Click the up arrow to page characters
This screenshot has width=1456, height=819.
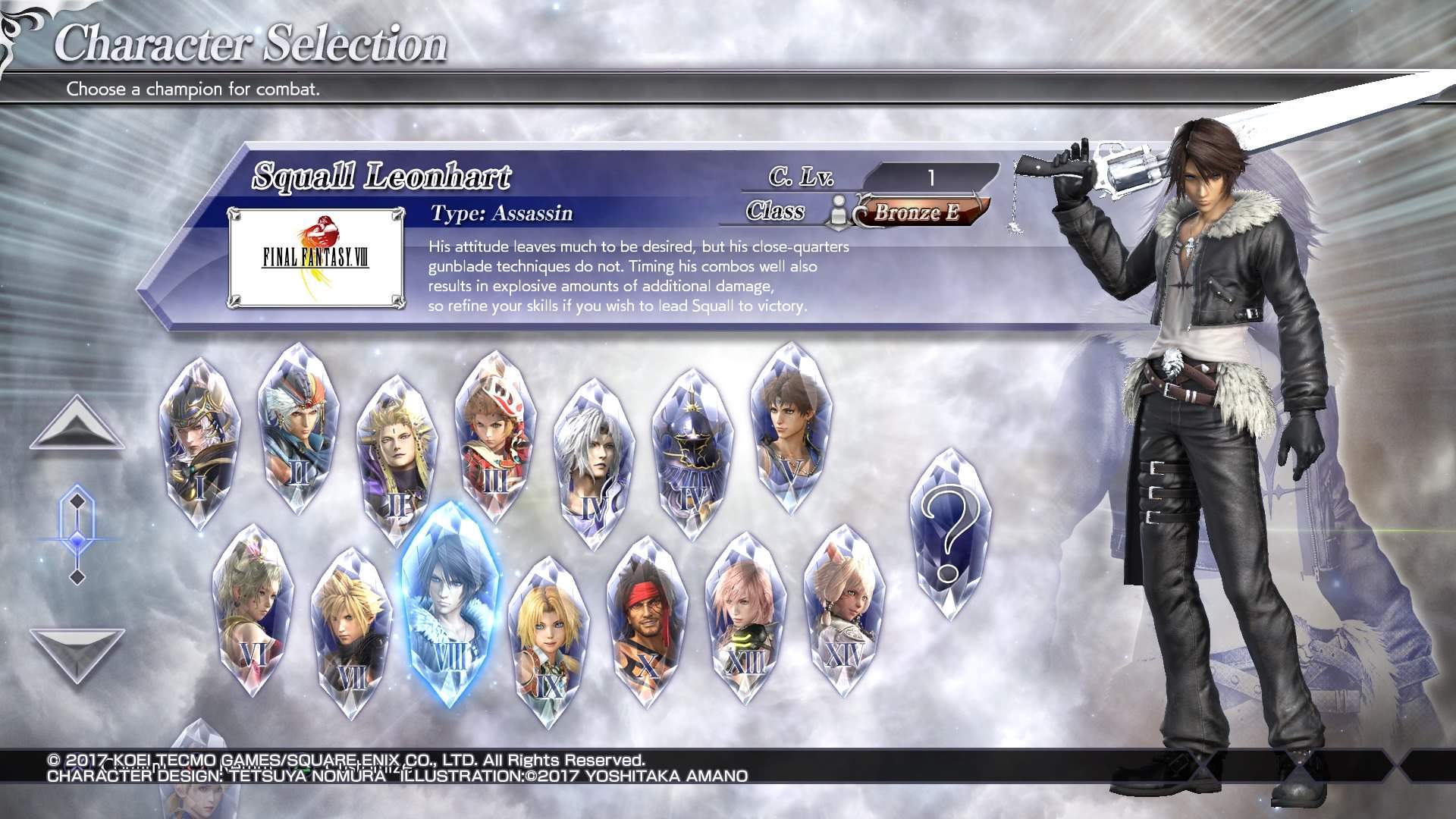click(77, 424)
